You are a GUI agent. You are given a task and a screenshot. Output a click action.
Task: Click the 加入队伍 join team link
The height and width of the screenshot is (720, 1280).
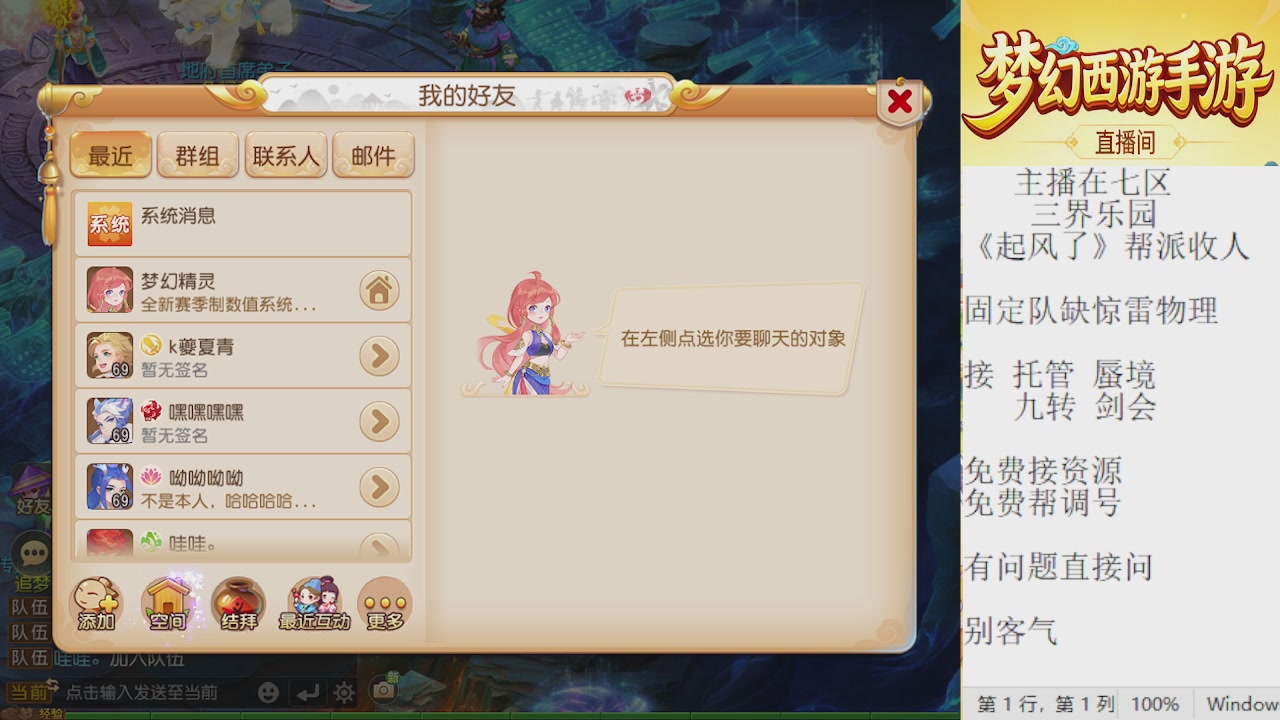click(147, 660)
